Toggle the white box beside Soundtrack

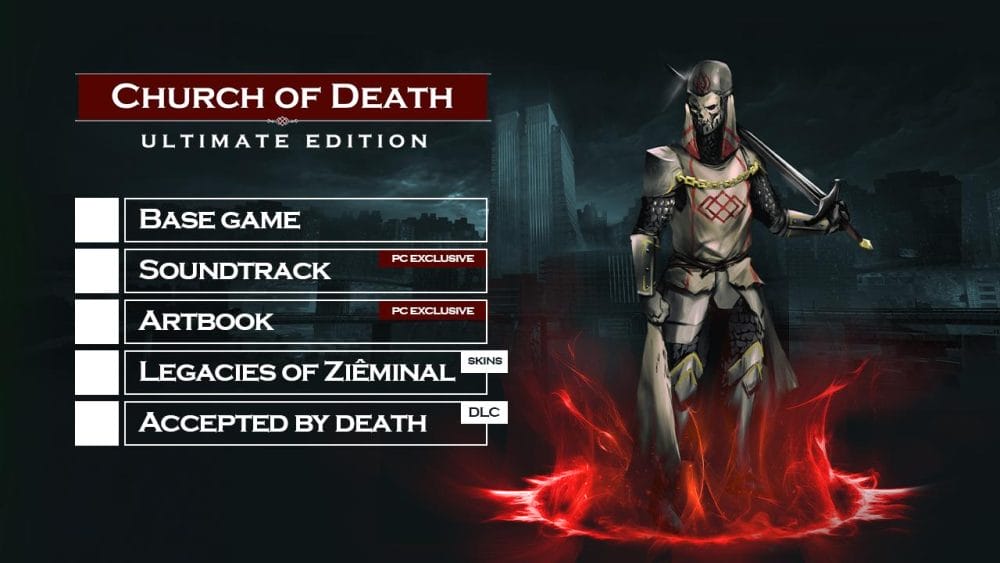(x=97, y=271)
